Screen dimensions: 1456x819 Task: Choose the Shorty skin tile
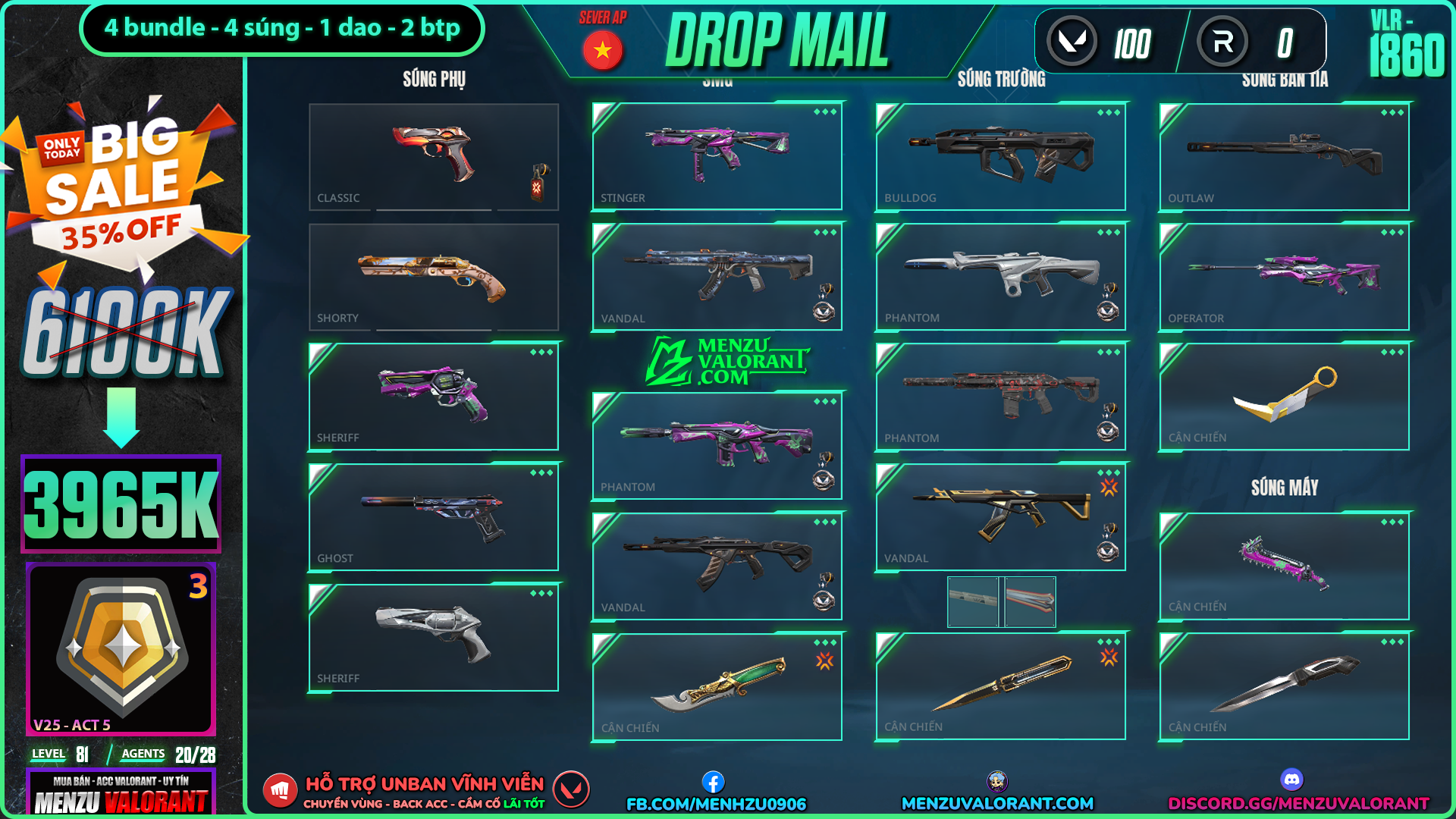point(433,277)
